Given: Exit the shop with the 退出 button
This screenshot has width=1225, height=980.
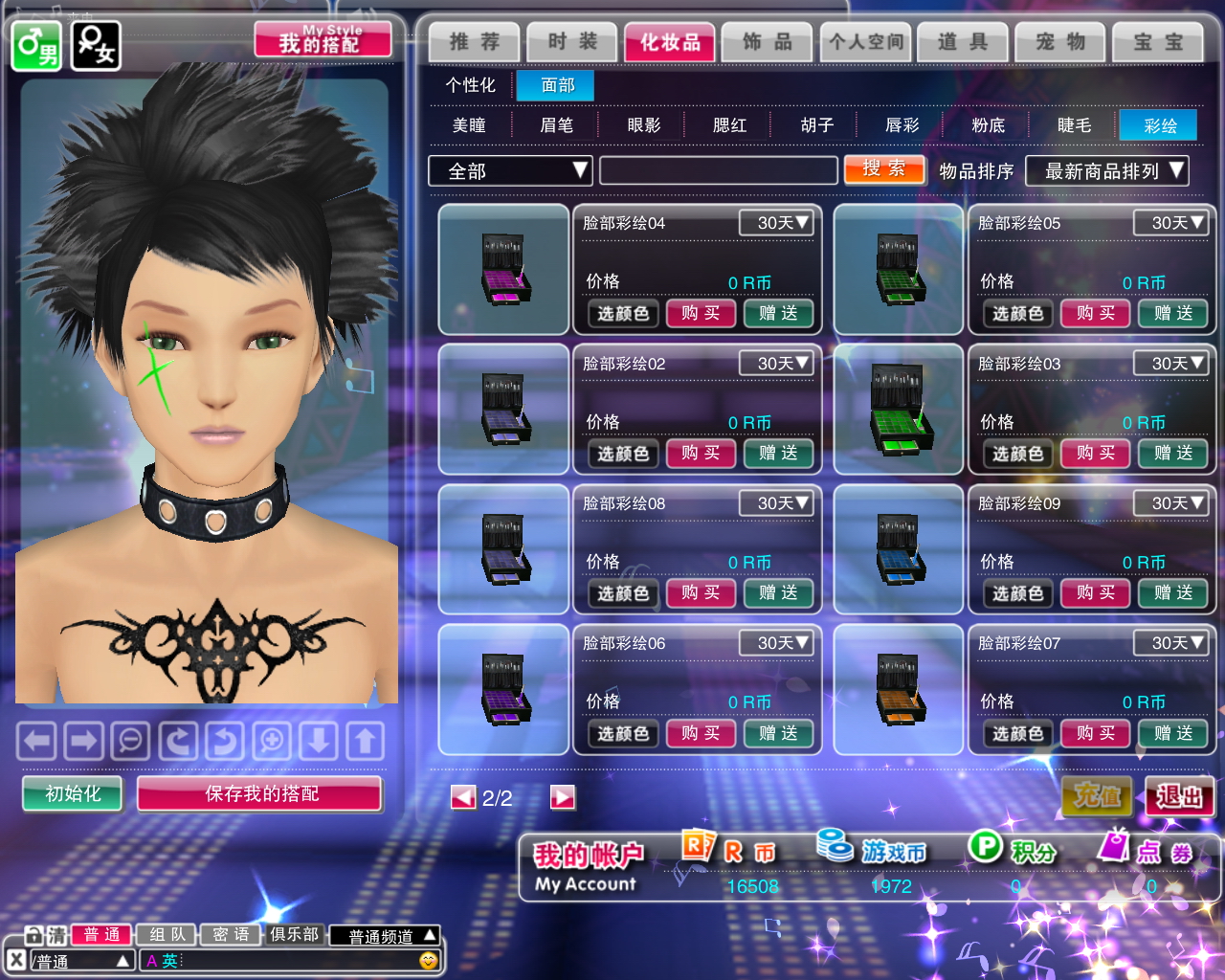Looking at the screenshot, I should [x=1179, y=796].
